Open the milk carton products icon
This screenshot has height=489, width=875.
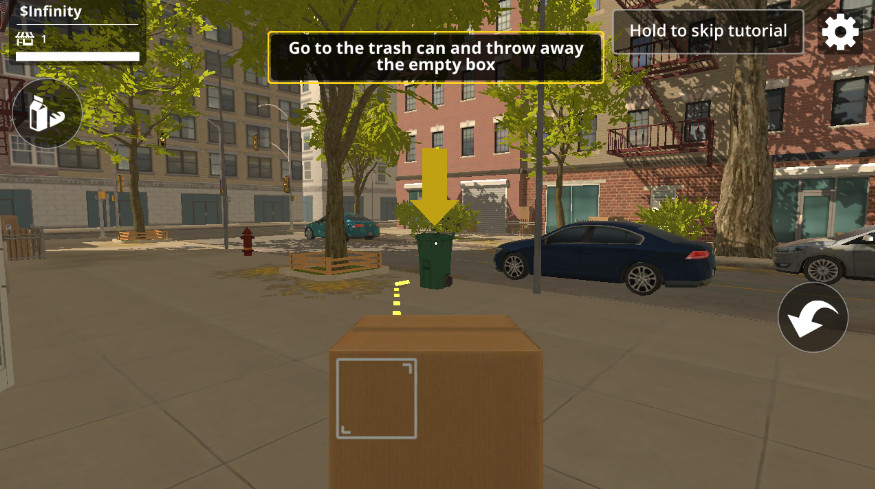tap(47, 113)
